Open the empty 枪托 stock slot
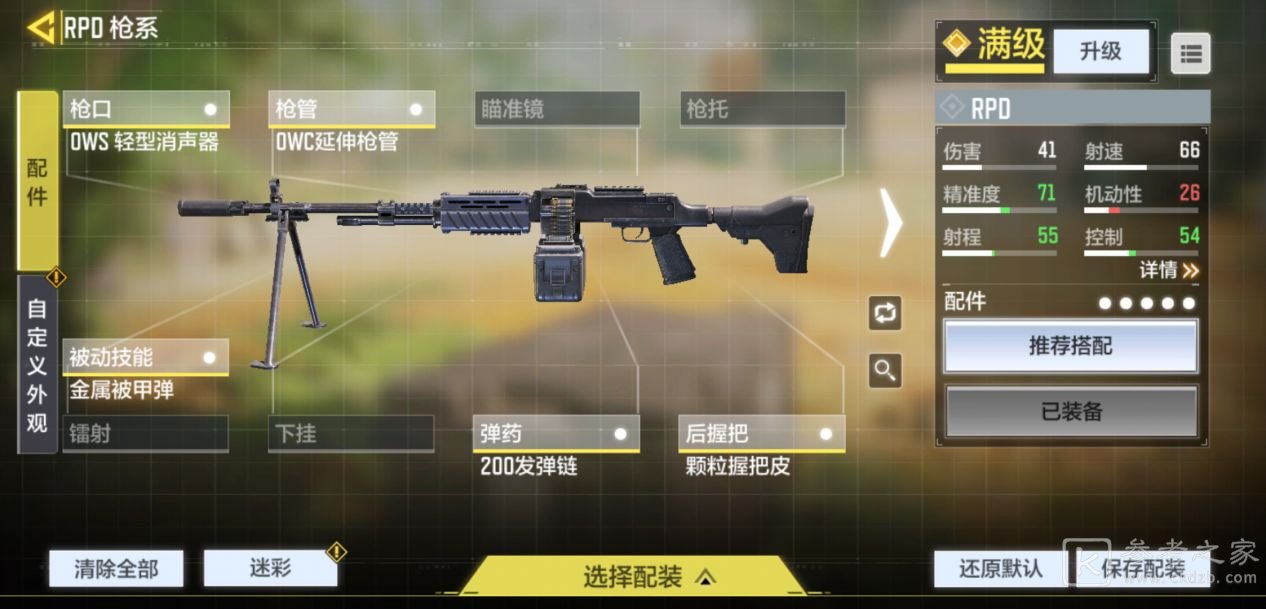The height and width of the screenshot is (609, 1266). tap(762, 109)
